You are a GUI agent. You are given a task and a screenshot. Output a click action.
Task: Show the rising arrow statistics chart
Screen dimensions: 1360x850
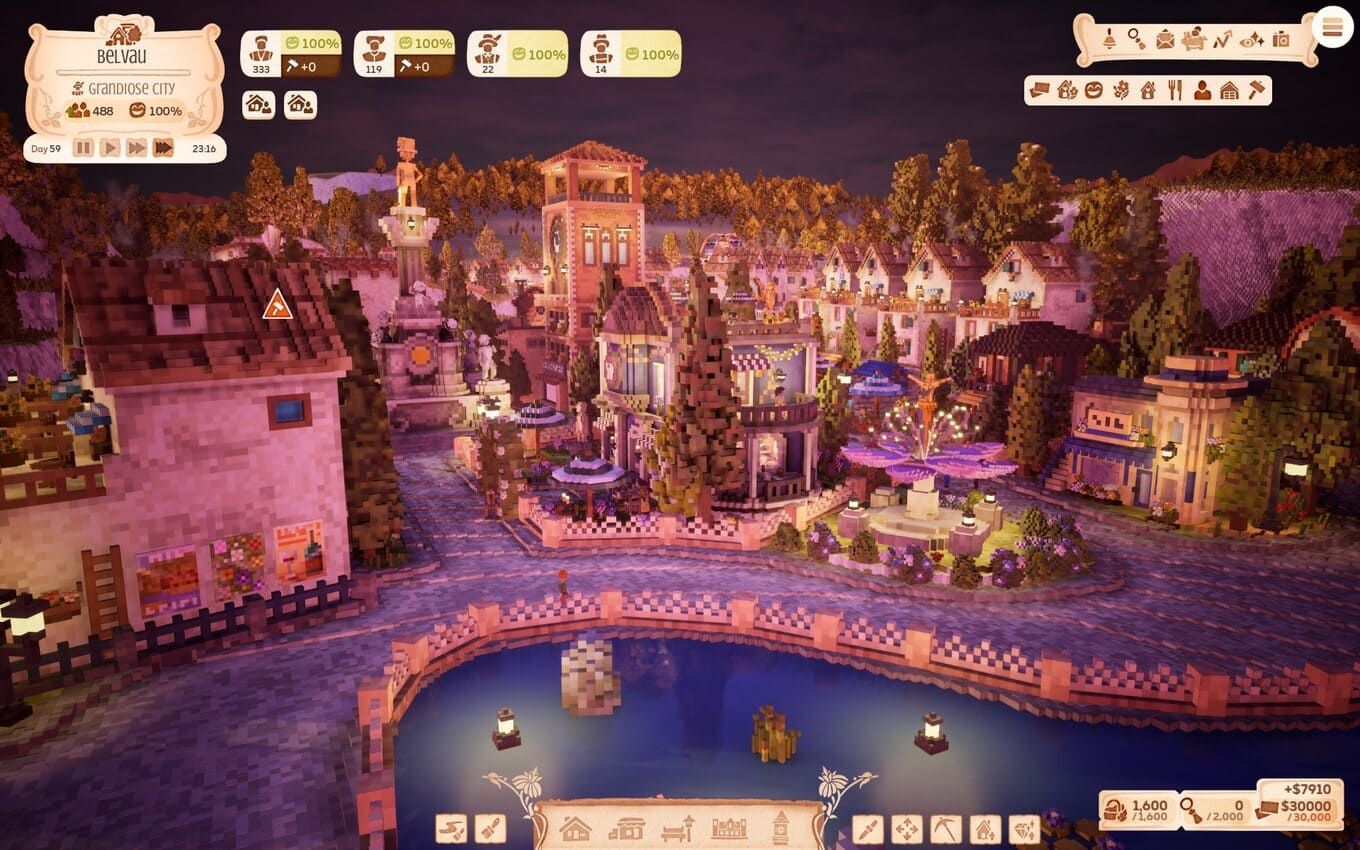point(1222,40)
